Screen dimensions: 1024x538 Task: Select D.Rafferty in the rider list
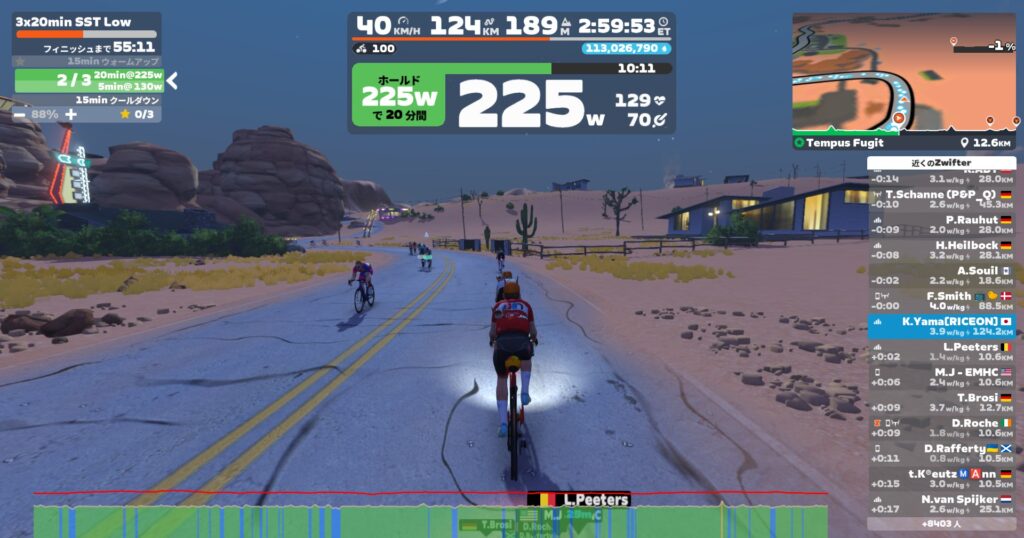point(941,454)
